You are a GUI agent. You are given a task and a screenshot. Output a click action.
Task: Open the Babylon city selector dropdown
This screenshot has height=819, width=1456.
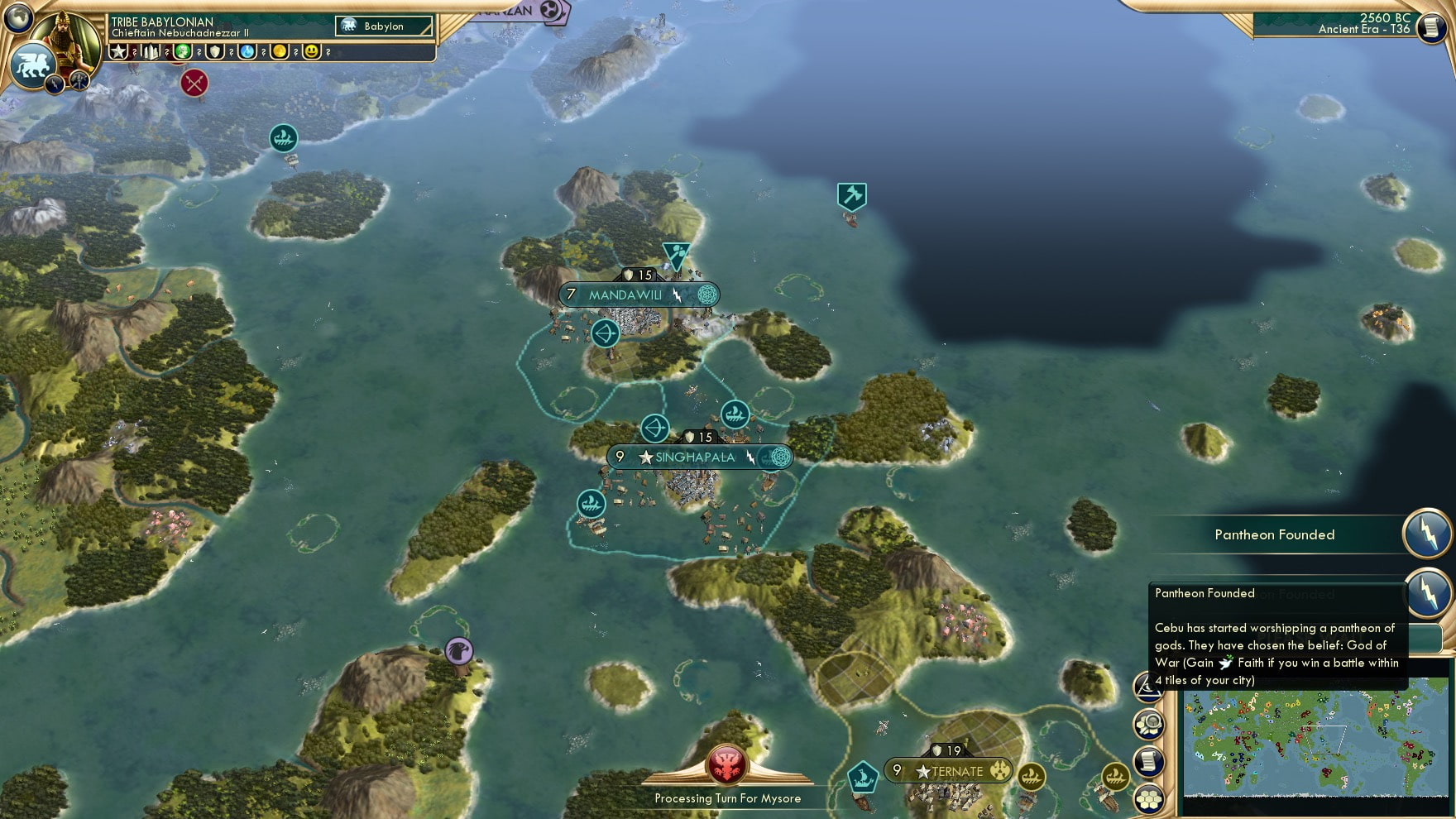[x=383, y=26]
